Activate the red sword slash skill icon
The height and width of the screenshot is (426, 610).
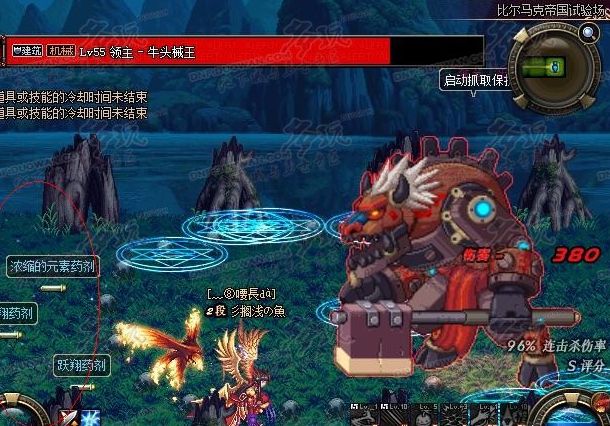click(68, 417)
